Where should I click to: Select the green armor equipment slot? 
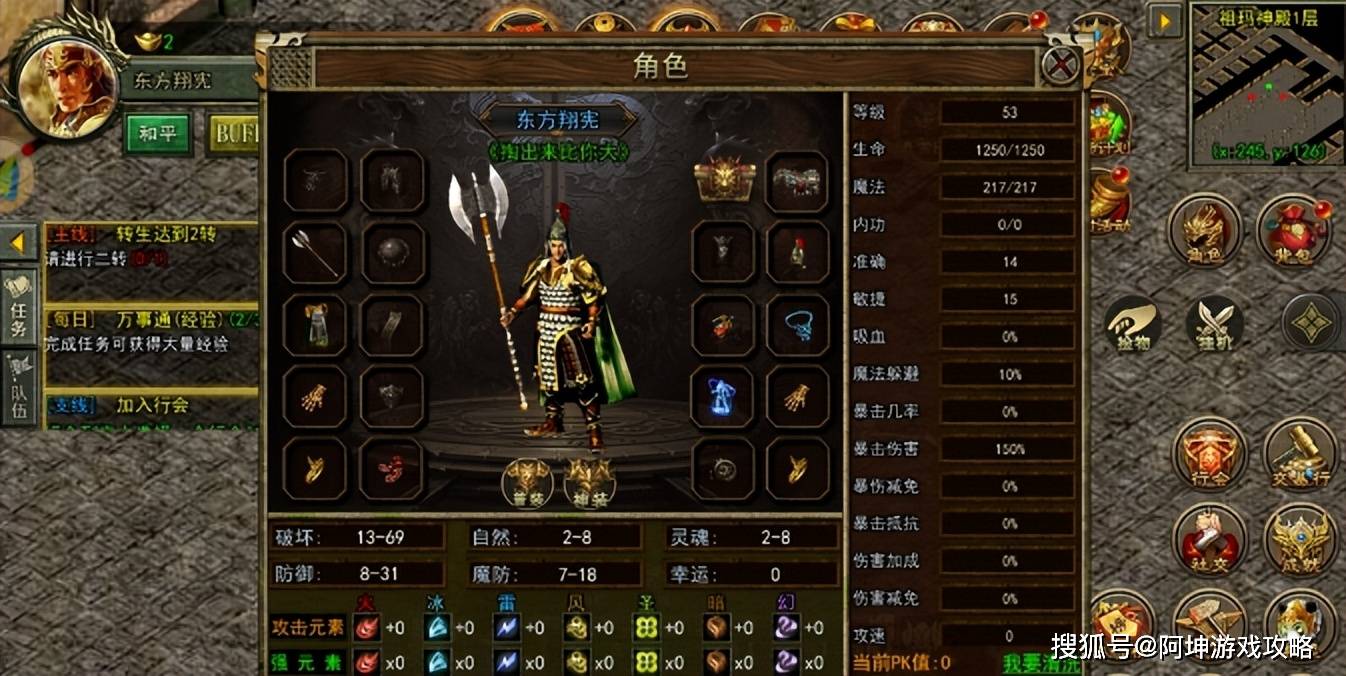coord(315,325)
